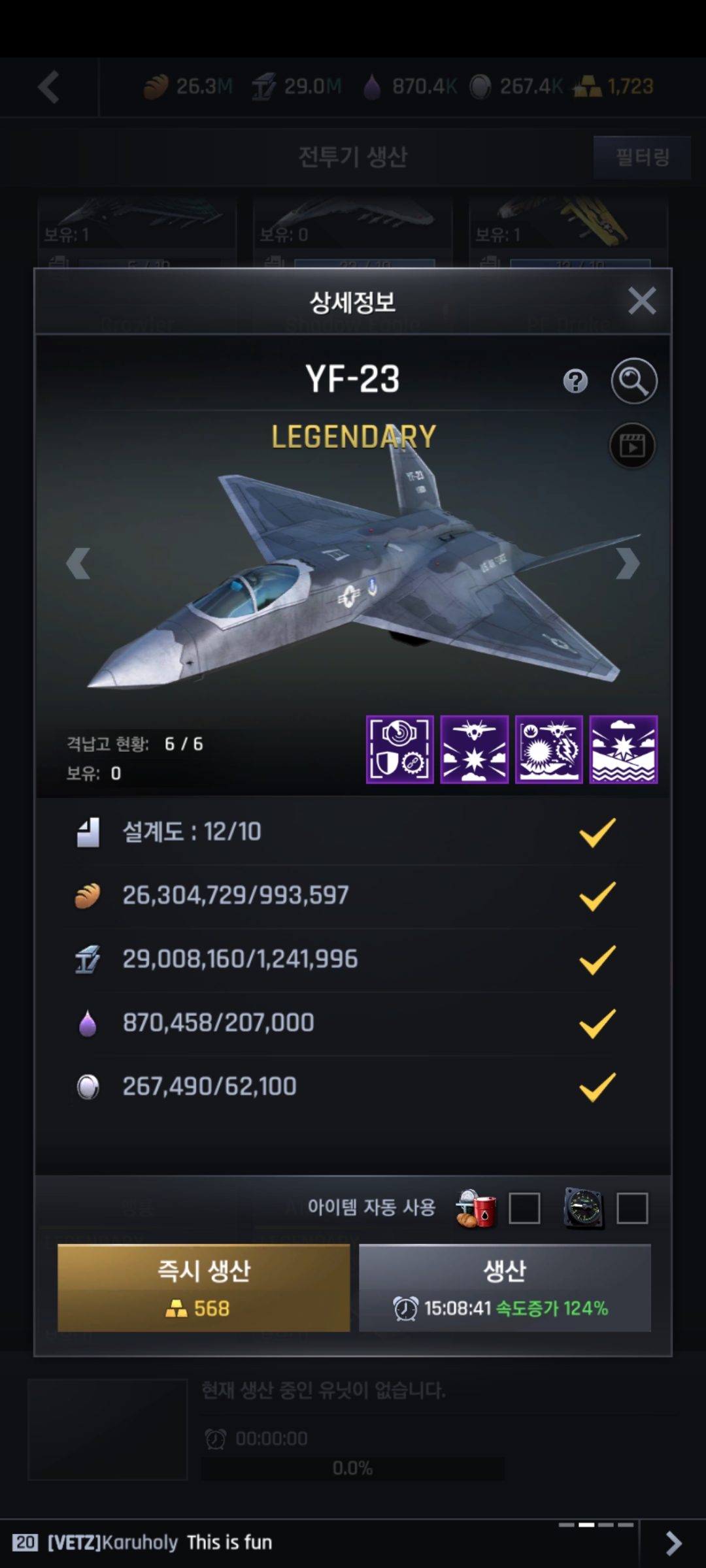Select the sun burst attack skill icon

pos(549,749)
